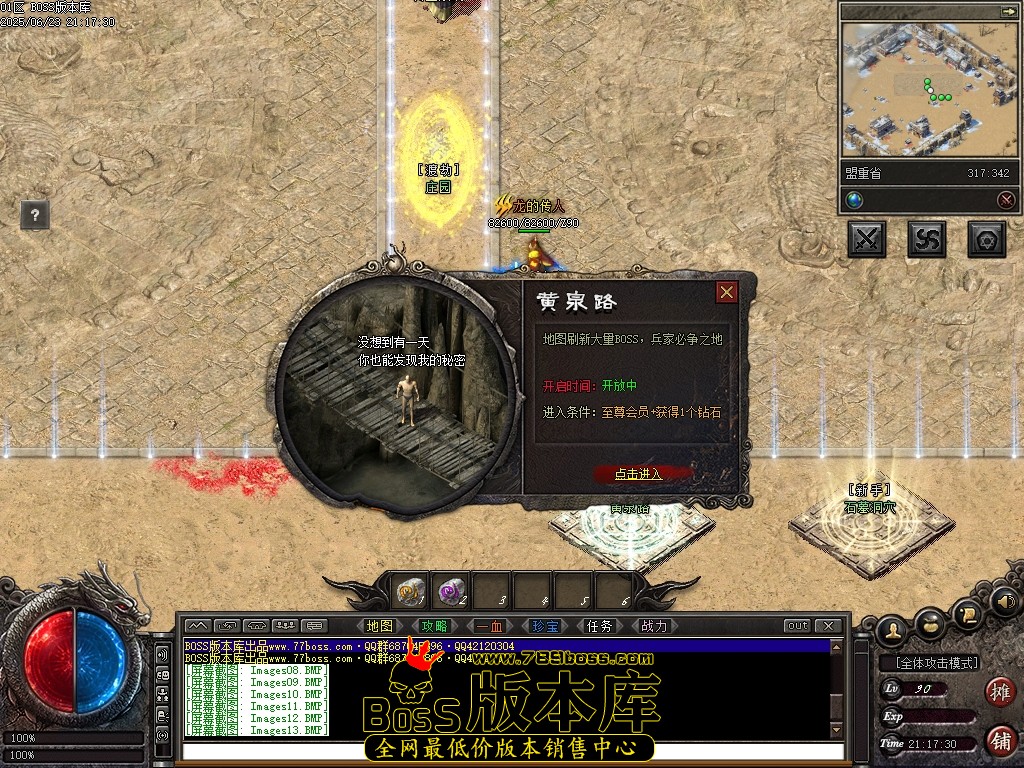Screen dimensions: 1024x768
Task: Close the 黄泉路 dialog with the X
Action: 727,292
